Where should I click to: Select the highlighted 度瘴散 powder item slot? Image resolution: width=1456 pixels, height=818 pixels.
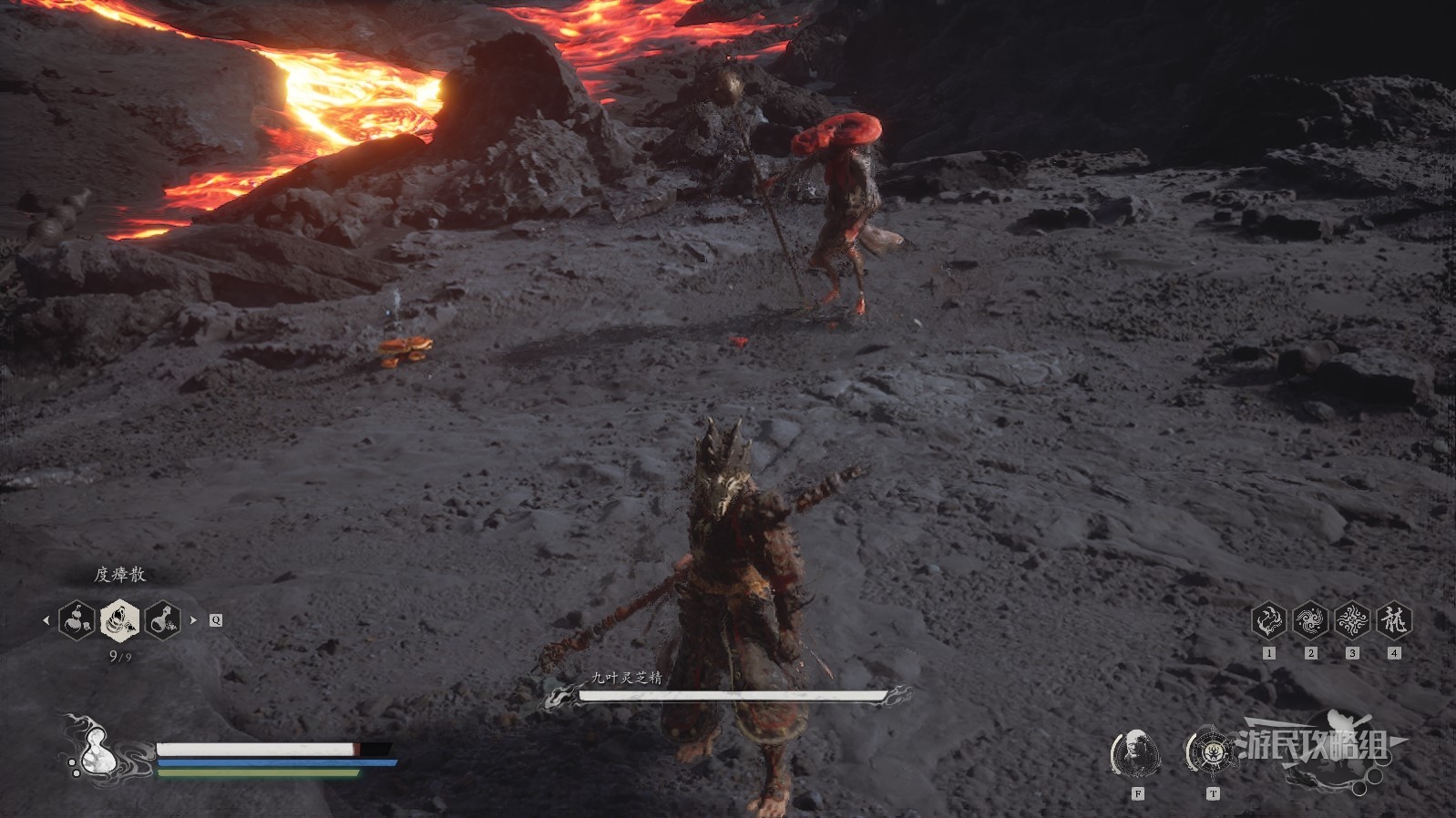point(119,620)
